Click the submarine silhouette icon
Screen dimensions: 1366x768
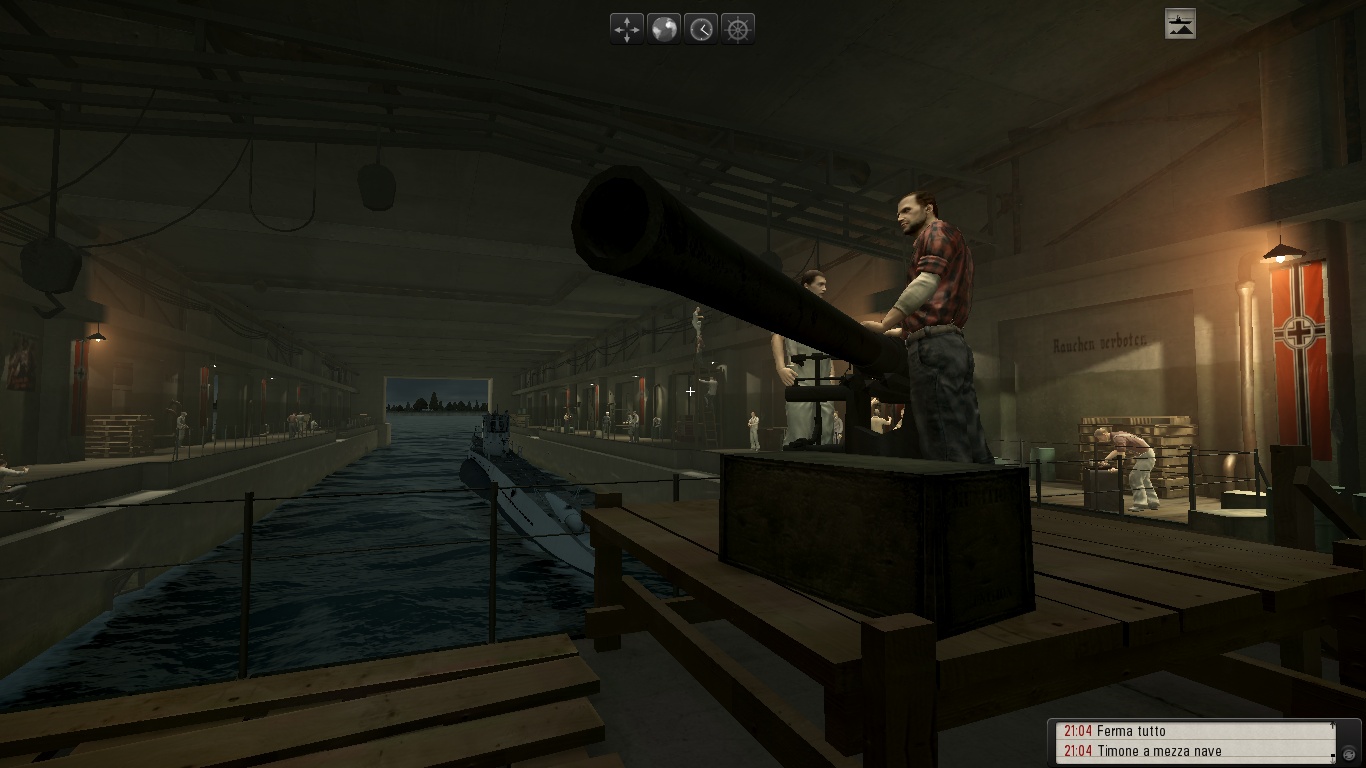pyautogui.click(x=1180, y=24)
